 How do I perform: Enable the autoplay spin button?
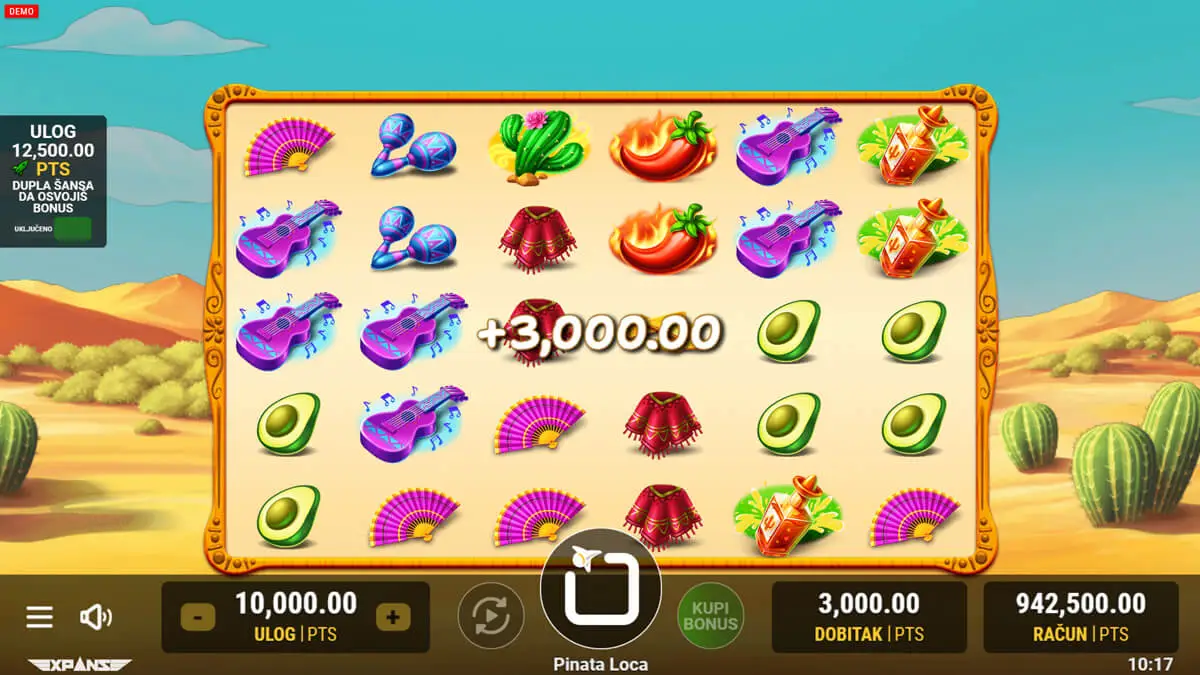pos(491,616)
